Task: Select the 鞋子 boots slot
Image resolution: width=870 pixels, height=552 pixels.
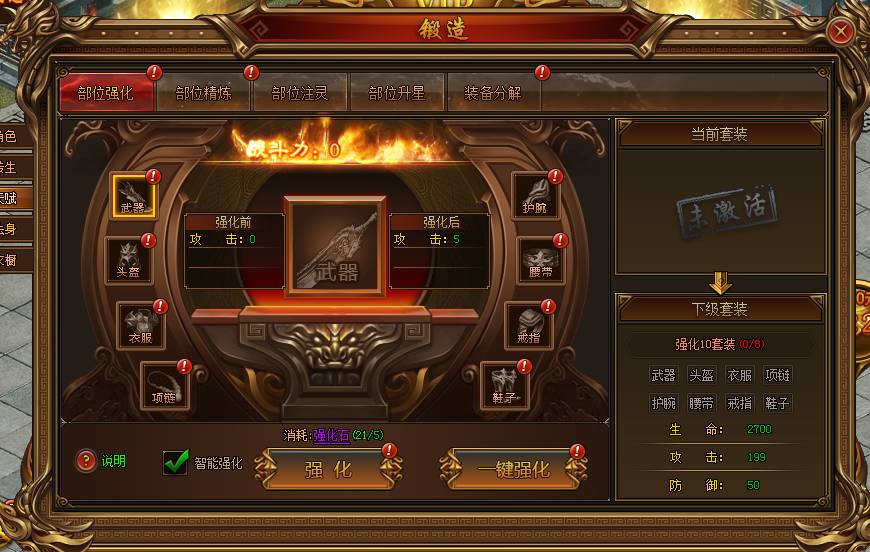Action: 504,384
